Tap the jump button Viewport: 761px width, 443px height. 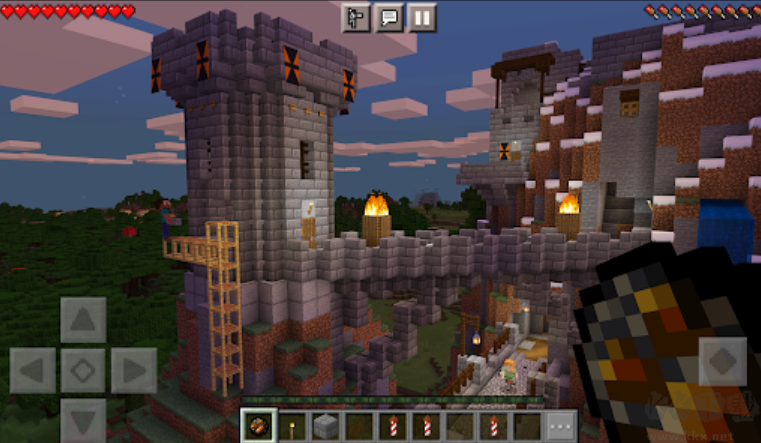pyautogui.click(x=722, y=361)
